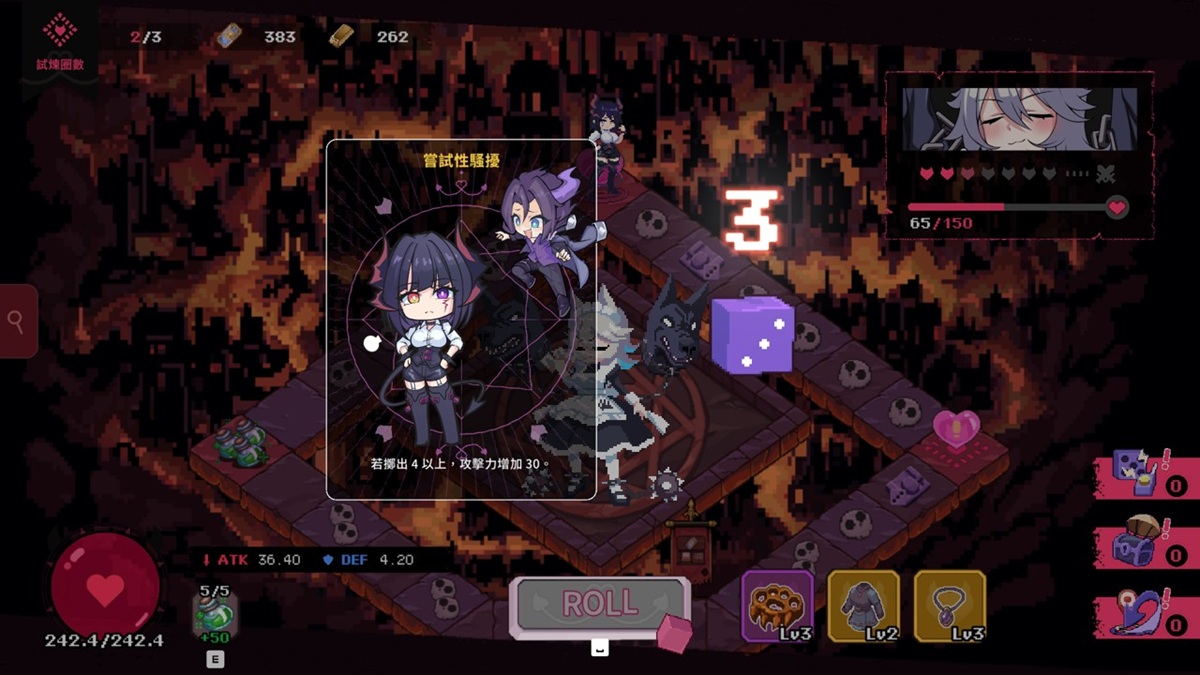Viewport: 1200px width, 675px height.
Task: Select the brass knuckles weapon slot
Action: [x=777, y=605]
